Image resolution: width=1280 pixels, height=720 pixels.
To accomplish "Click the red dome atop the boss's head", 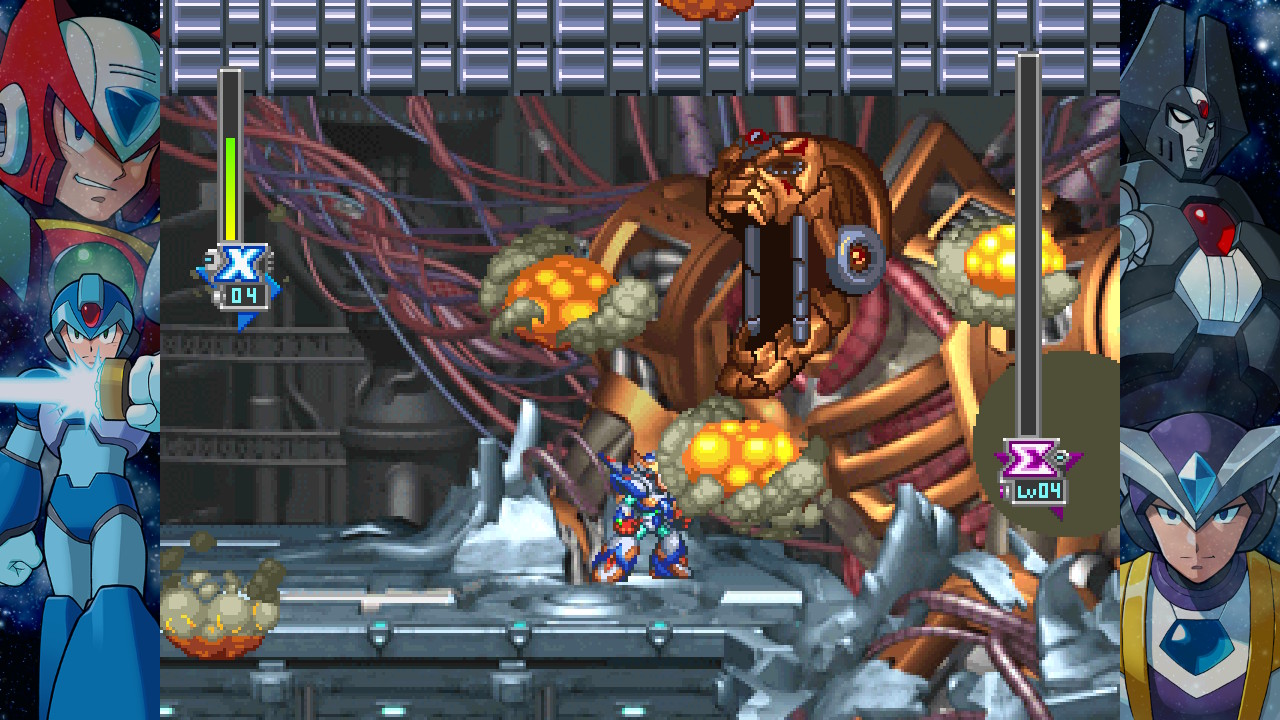I will click(757, 135).
